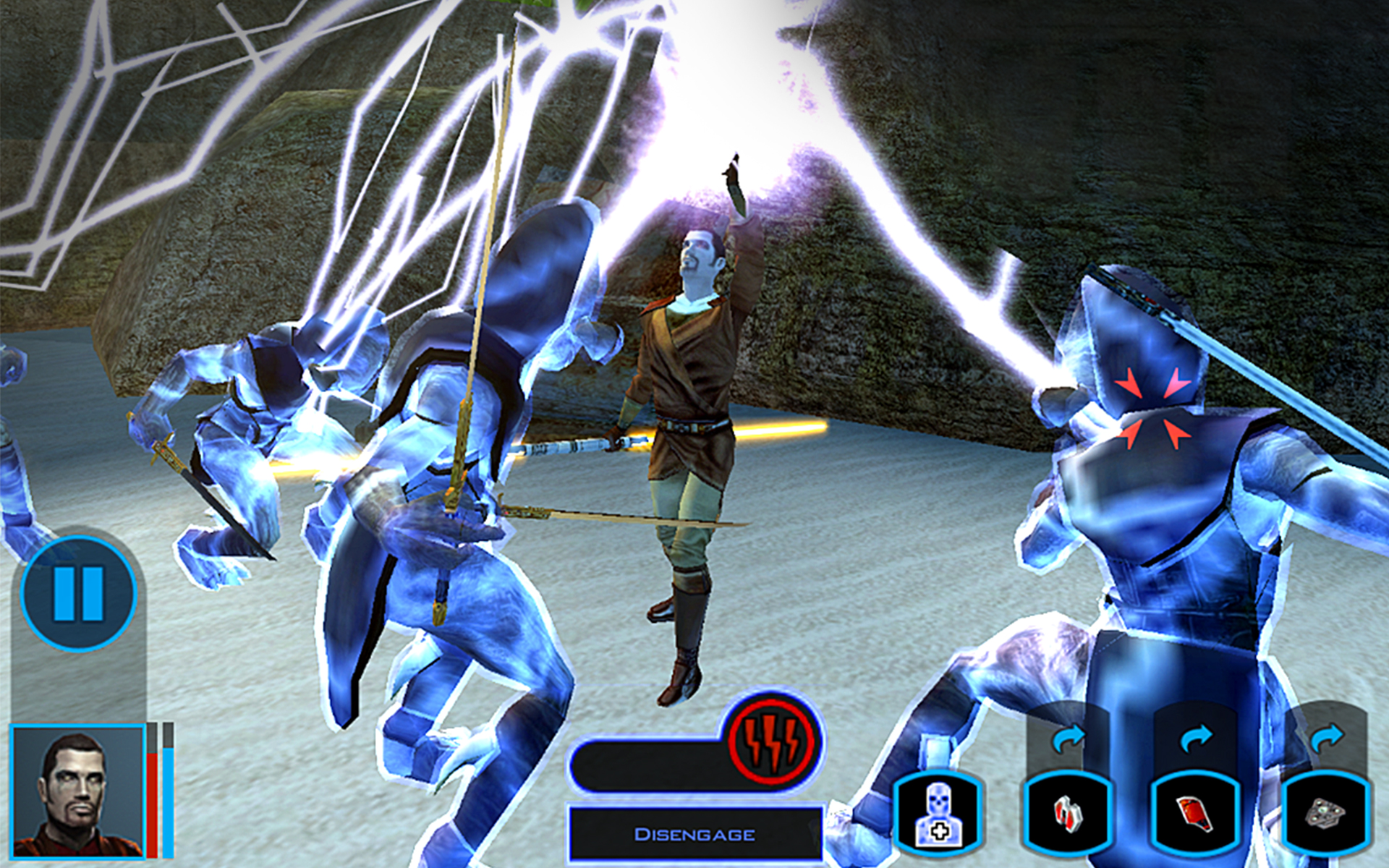1389x868 pixels.
Task: Cycle the energy shield slot with its arrow
Action: [1196, 739]
